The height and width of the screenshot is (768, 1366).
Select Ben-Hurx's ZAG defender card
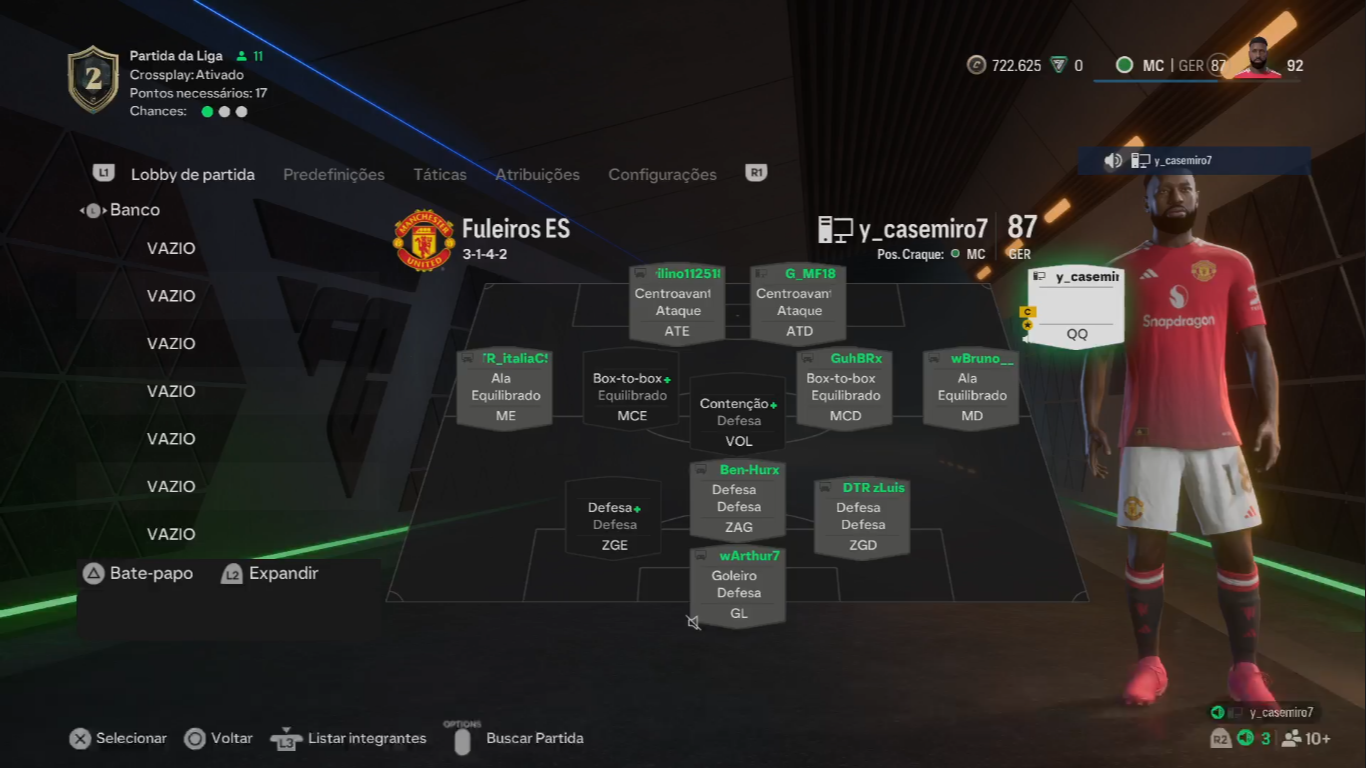pos(738,500)
